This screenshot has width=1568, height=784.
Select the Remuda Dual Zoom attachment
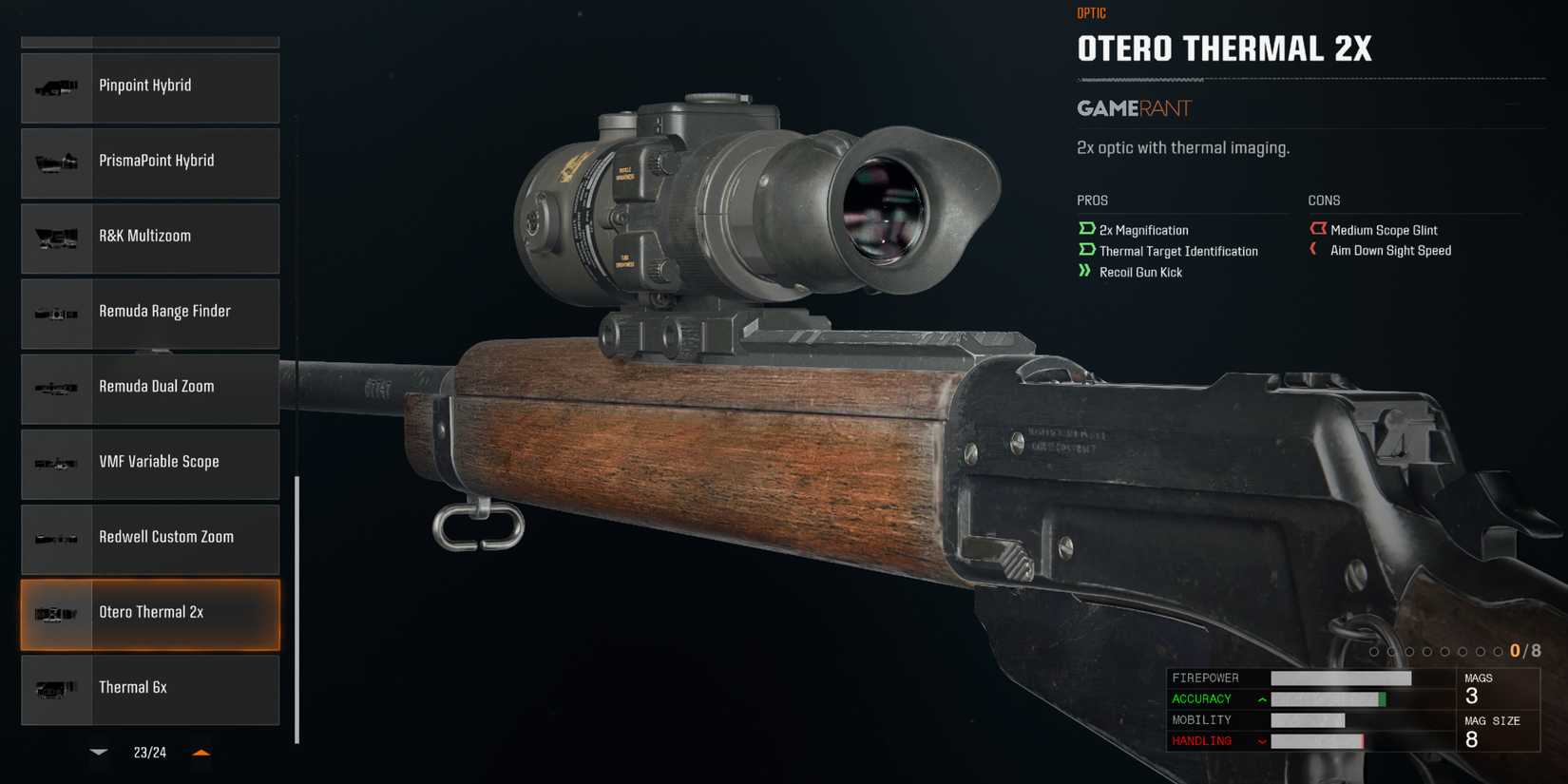tap(149, 389)
